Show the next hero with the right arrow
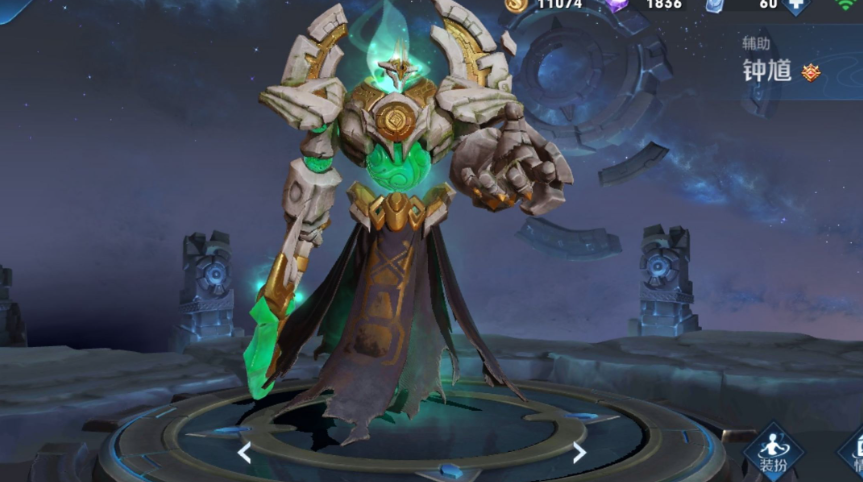The height and width of the screenshot is (482, 863). click(579, 453)
